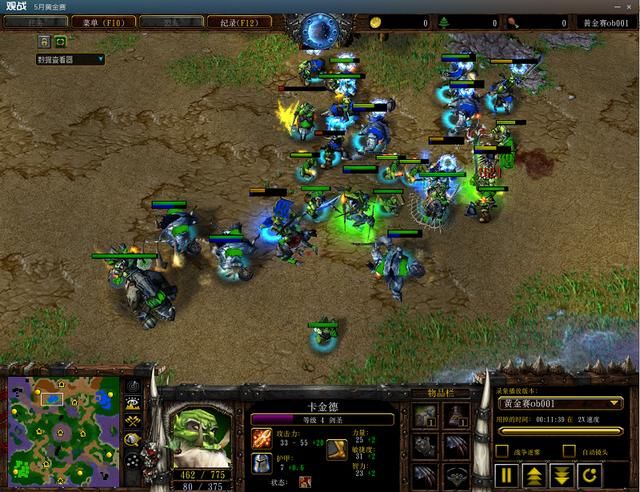The image size is (640, 492).
Task: Toggle minimap terrain display button
Action: [132, 402]
